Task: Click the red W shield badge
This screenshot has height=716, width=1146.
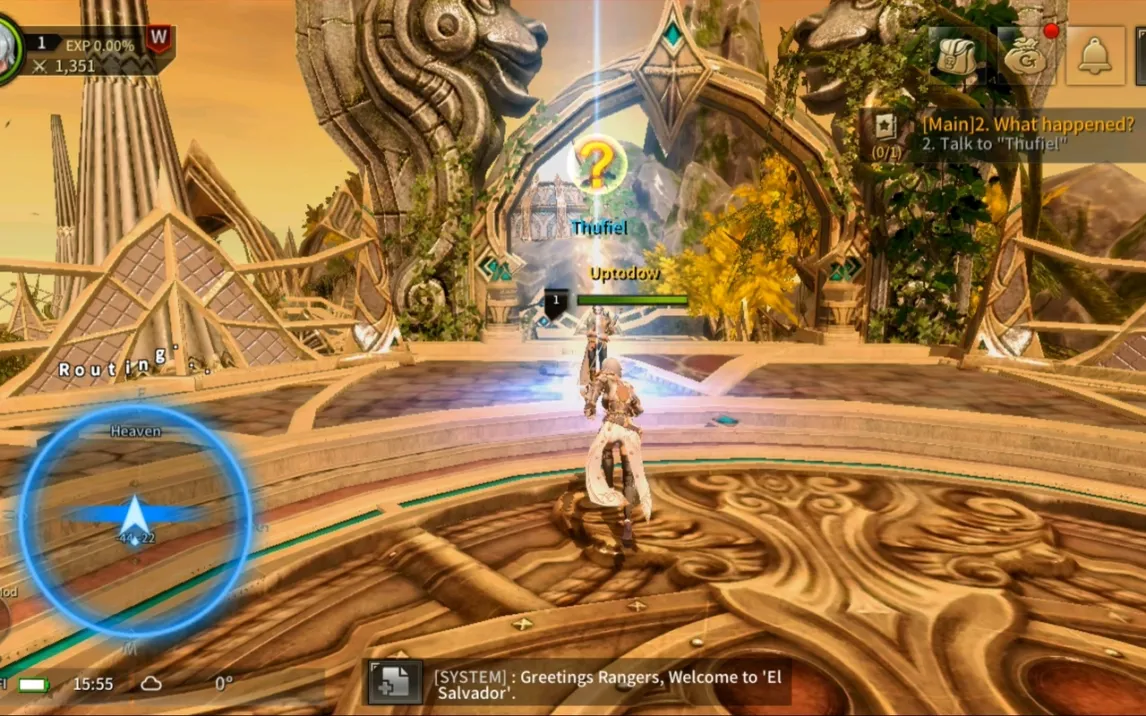Action: 158,40
